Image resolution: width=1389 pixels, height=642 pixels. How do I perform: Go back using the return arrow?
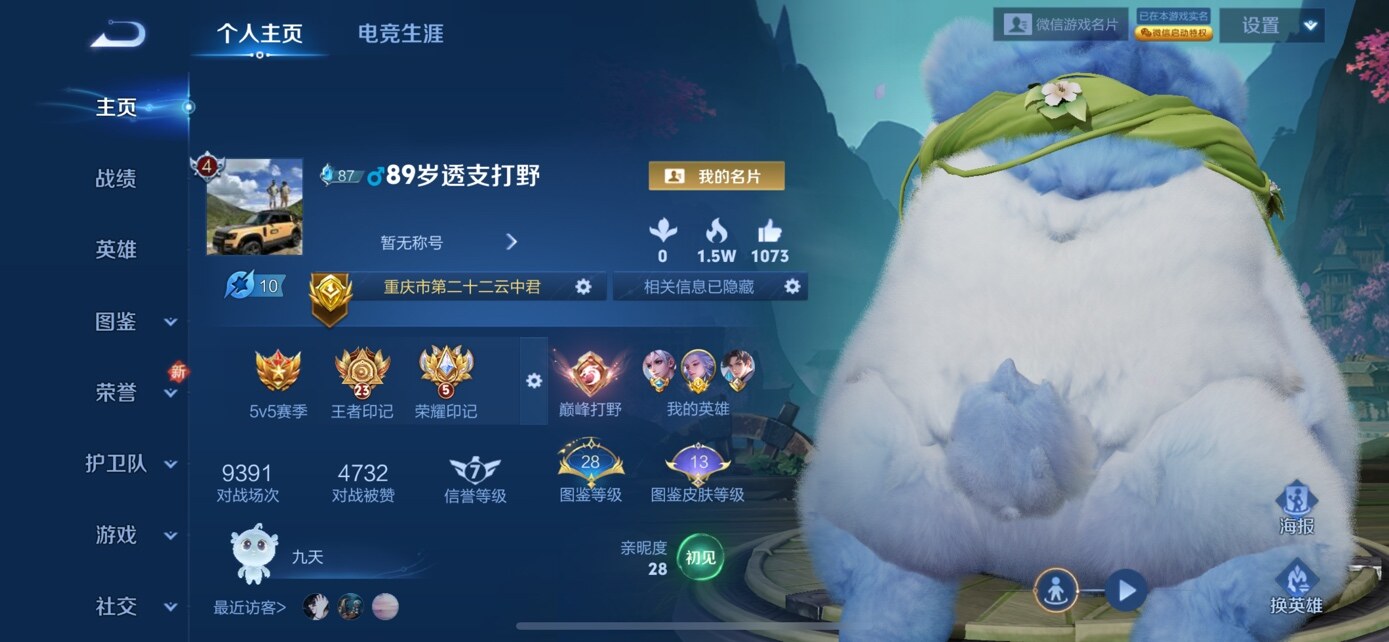(x=118, y=35)
